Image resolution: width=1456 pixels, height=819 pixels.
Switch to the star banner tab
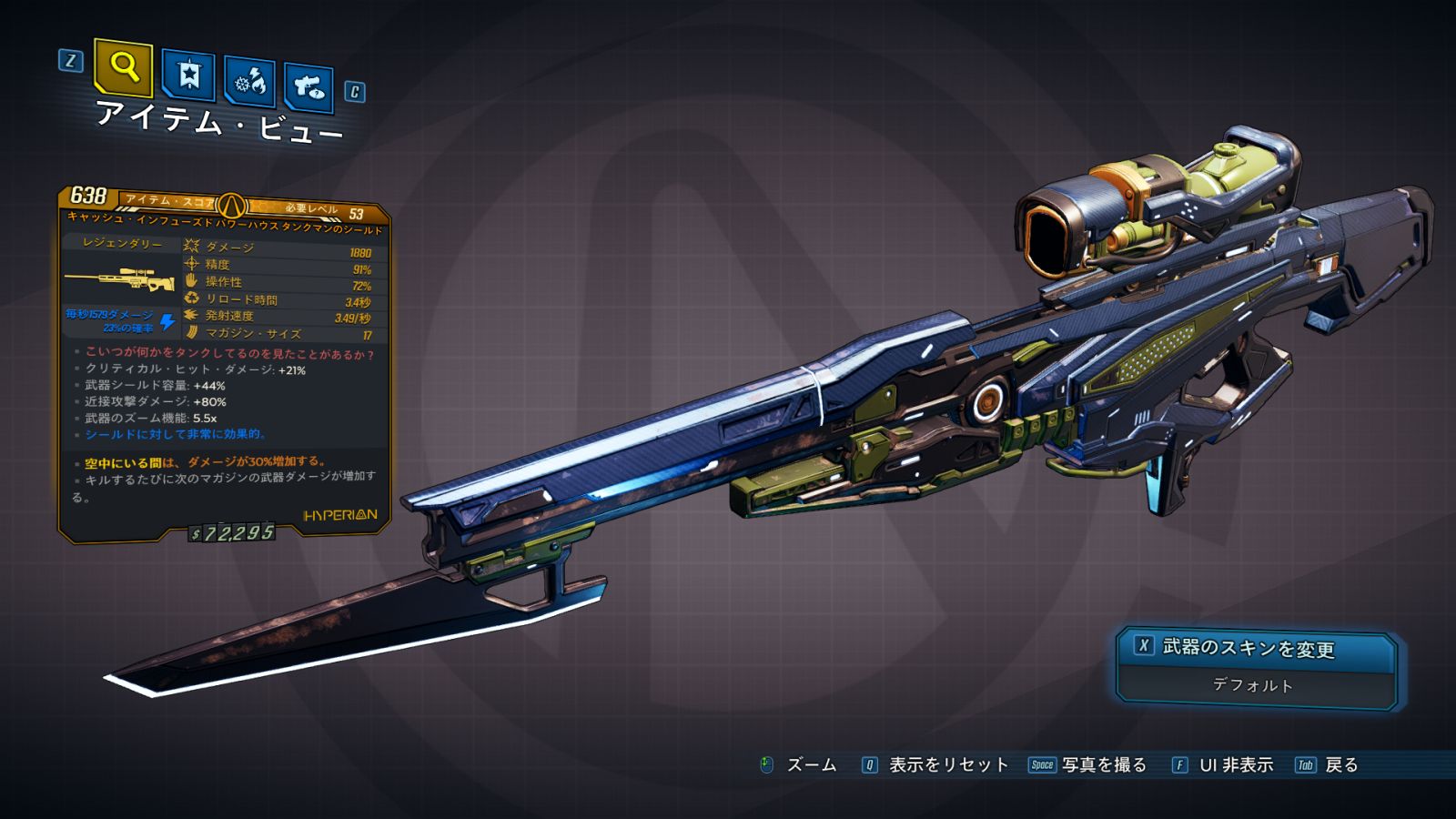click(188, 75)
